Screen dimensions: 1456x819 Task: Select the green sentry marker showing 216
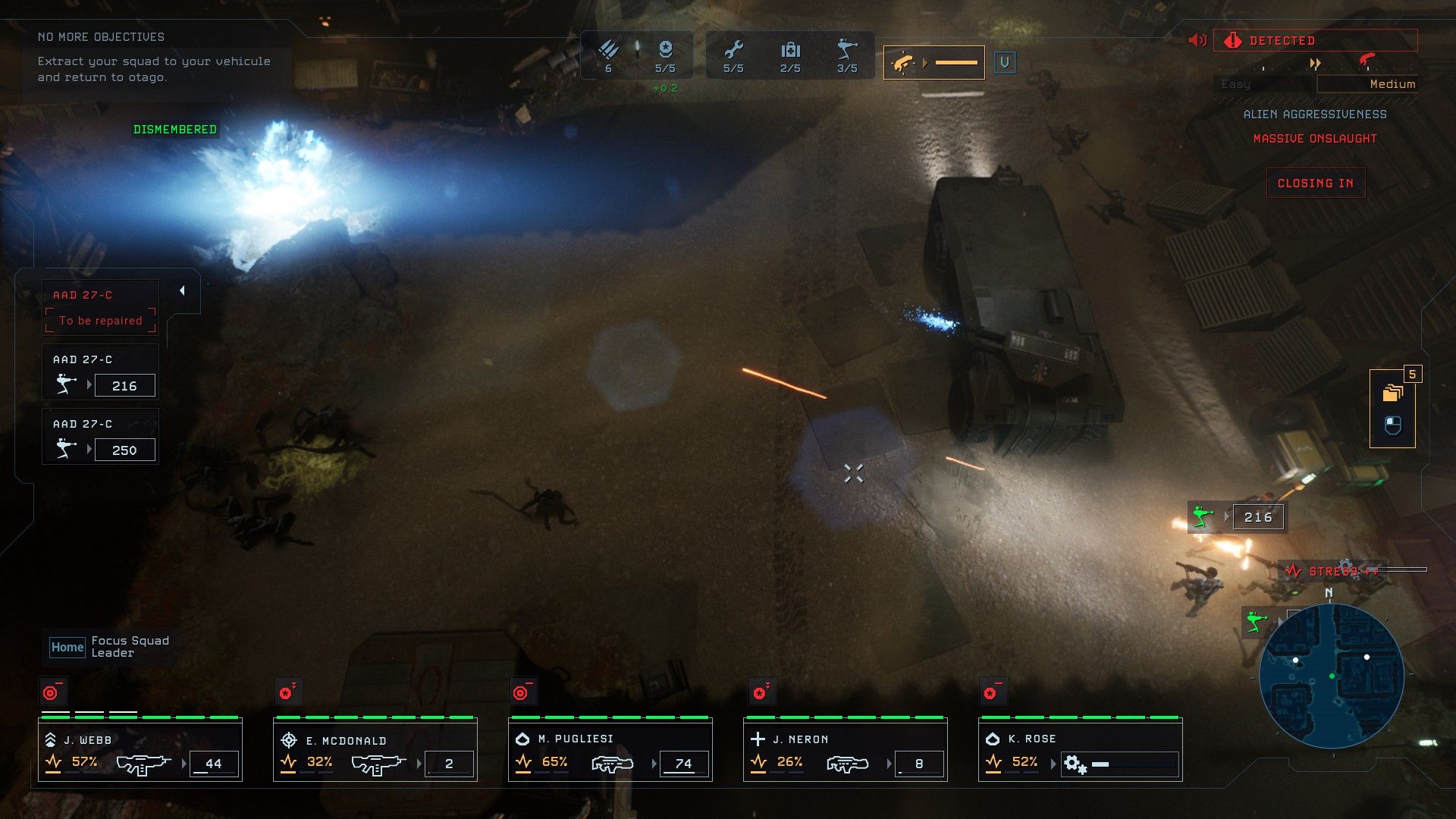pyautogui.click(x=1236, y=517)
